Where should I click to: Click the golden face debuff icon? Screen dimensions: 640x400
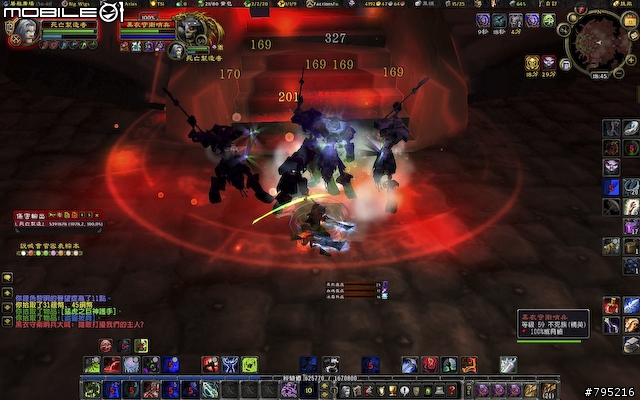pos(532,64)
